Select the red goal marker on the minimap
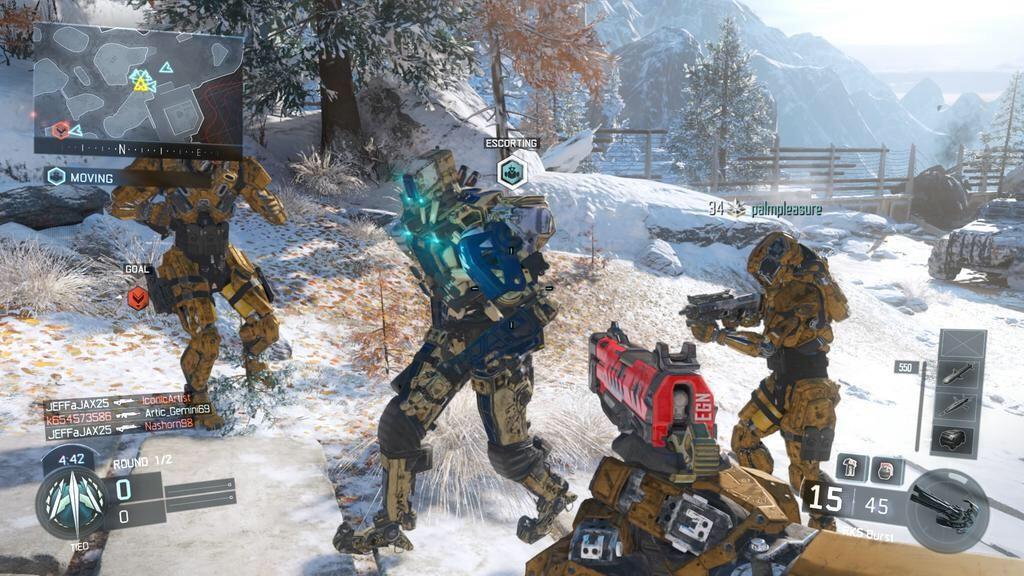Screen dimensions: 1024x576 [x=61, y=130]
